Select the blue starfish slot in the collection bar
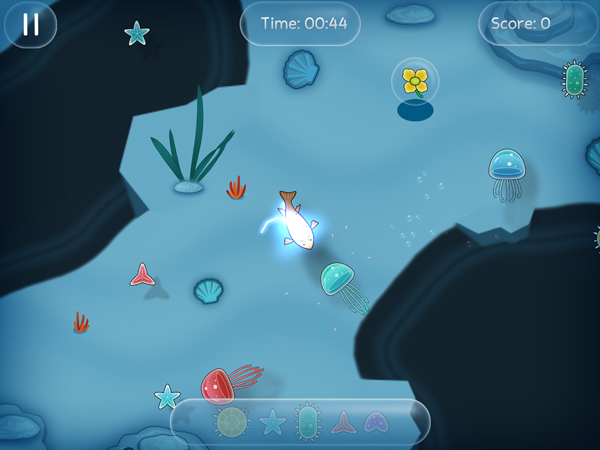600x450 pixels. point(273,422)
